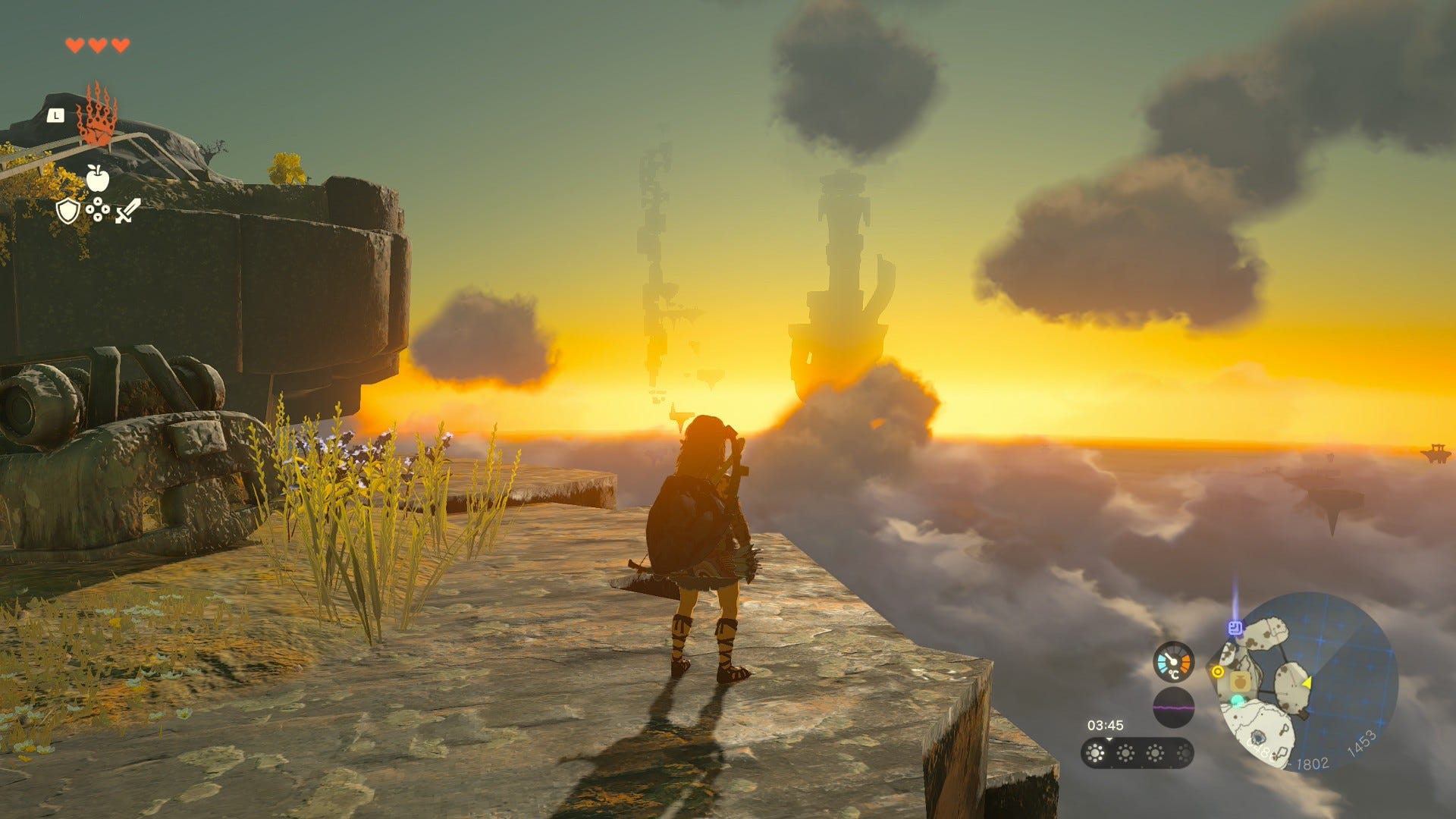Click the purple shrine marker on minimap

click(x=1235, y=627)
